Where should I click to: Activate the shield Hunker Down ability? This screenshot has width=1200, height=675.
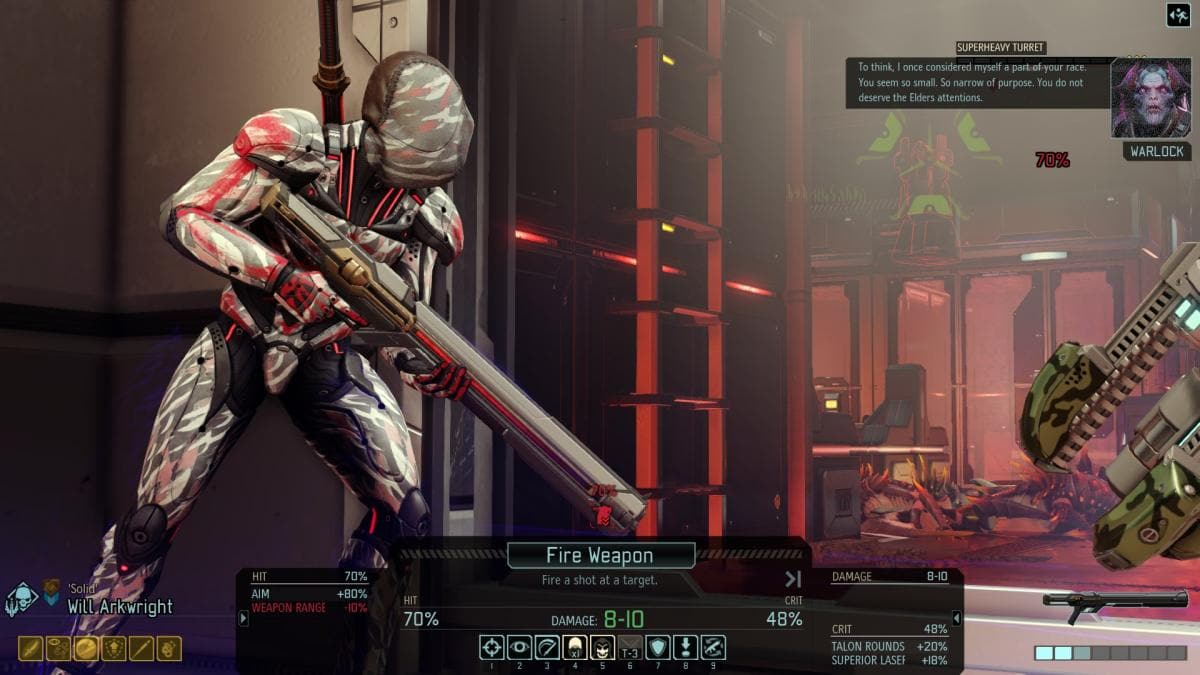pyautogui.click(x=657, y=648)
